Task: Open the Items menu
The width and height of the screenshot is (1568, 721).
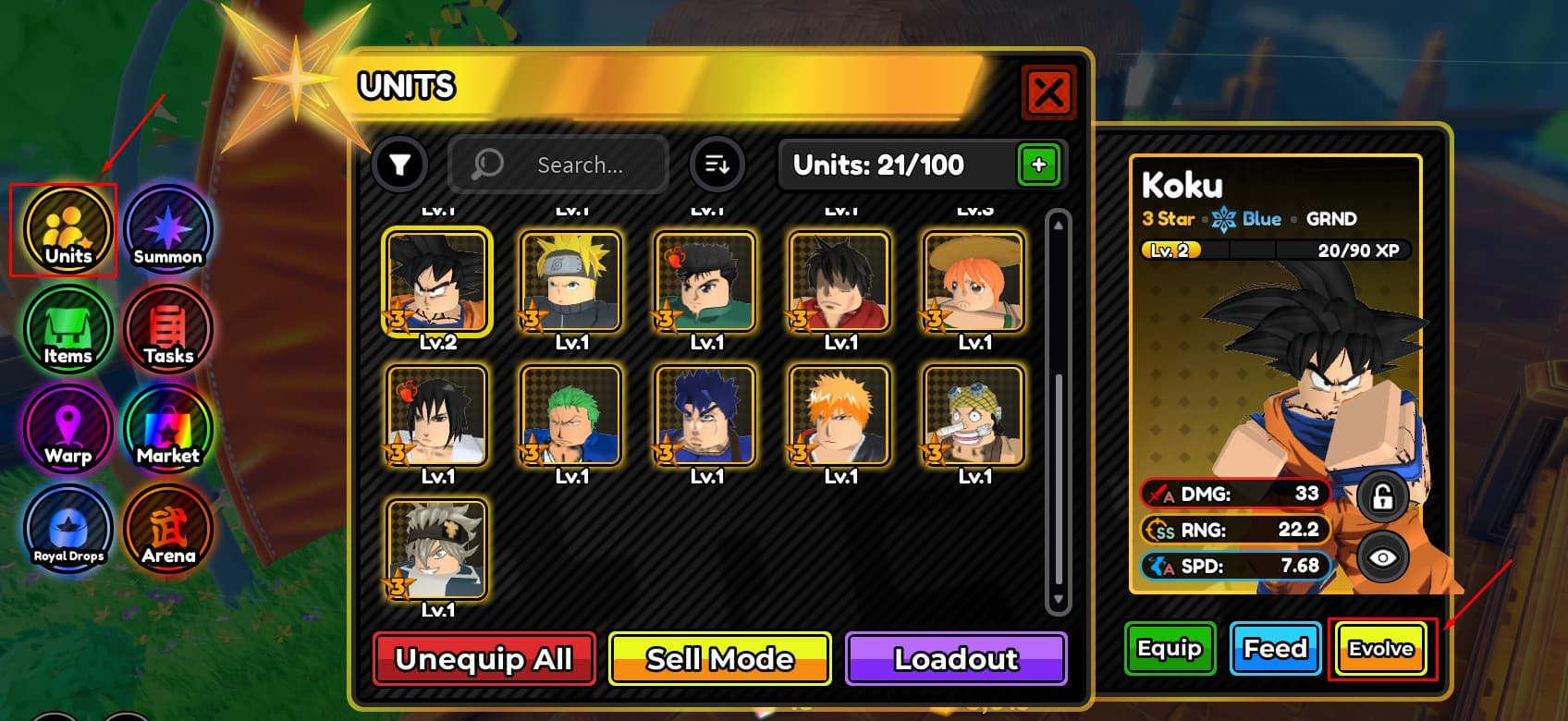Action: point(67,330)
